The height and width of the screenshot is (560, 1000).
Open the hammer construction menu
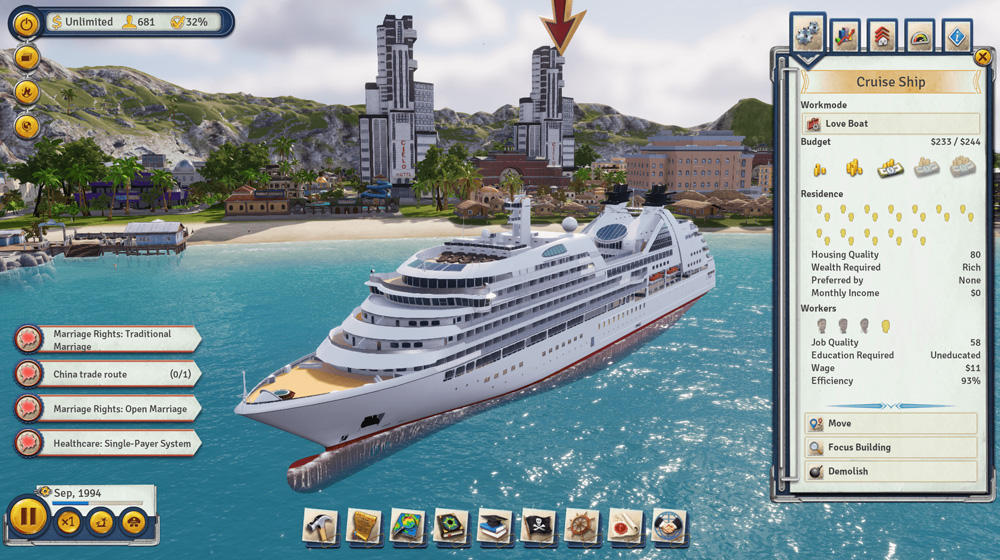[321, 526]
